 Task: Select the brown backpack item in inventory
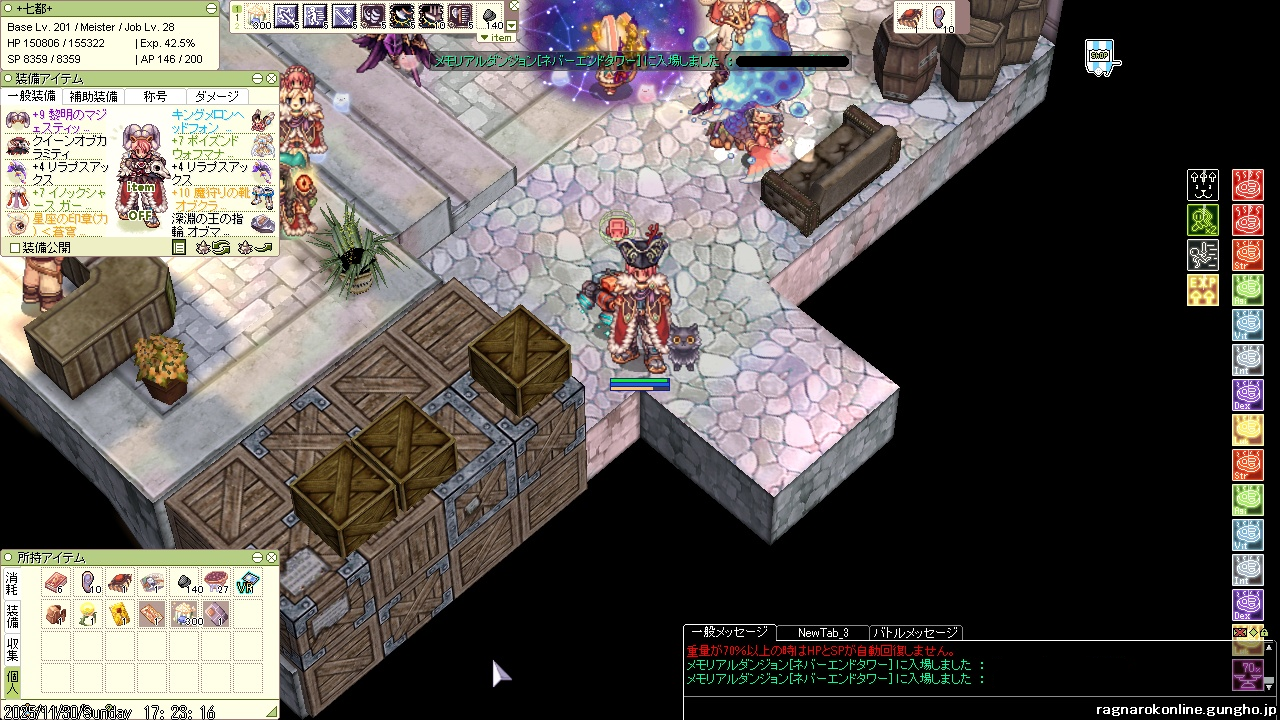click(x=55, y=614)
